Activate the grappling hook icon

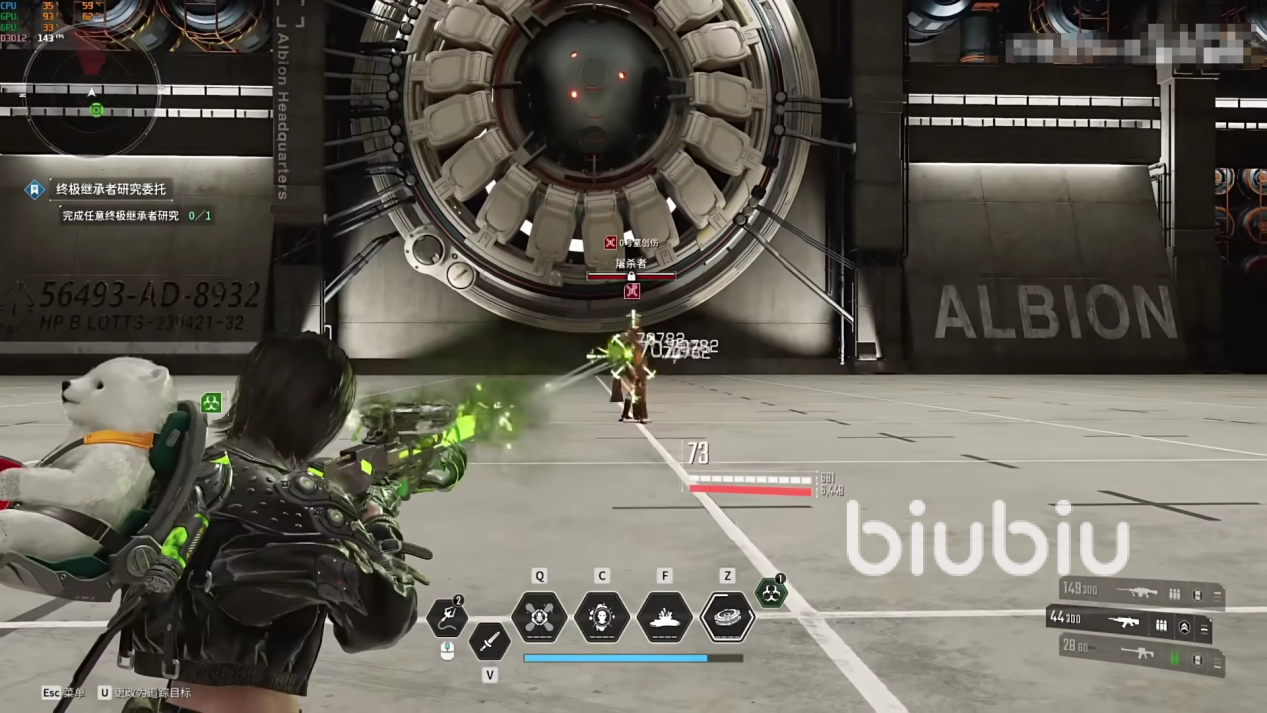(x=447, y=617)
